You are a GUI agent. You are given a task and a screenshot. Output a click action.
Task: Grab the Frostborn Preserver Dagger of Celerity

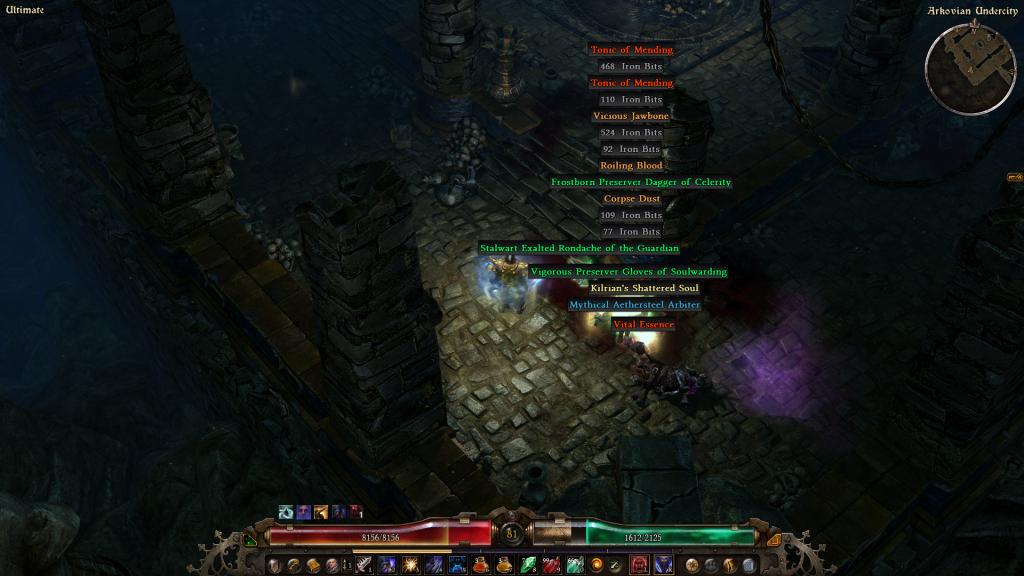[x=641, y=183]
